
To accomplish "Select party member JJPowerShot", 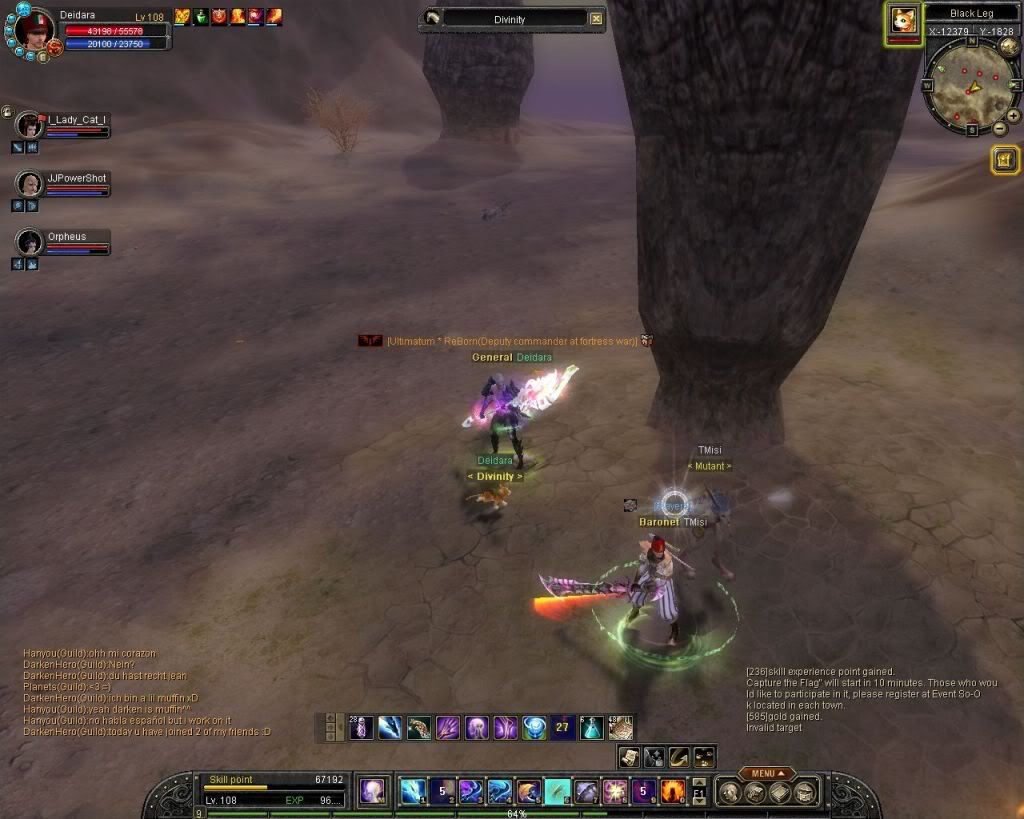I will (30, 184).
